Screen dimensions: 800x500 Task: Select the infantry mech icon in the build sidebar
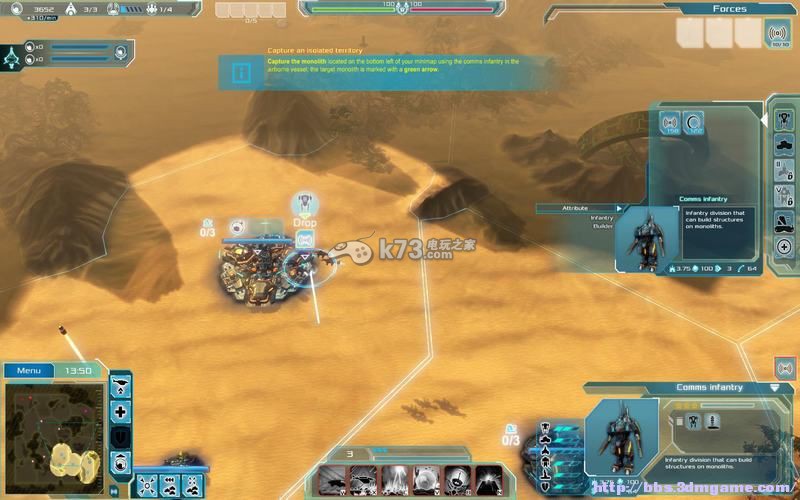tap(784, 119)
